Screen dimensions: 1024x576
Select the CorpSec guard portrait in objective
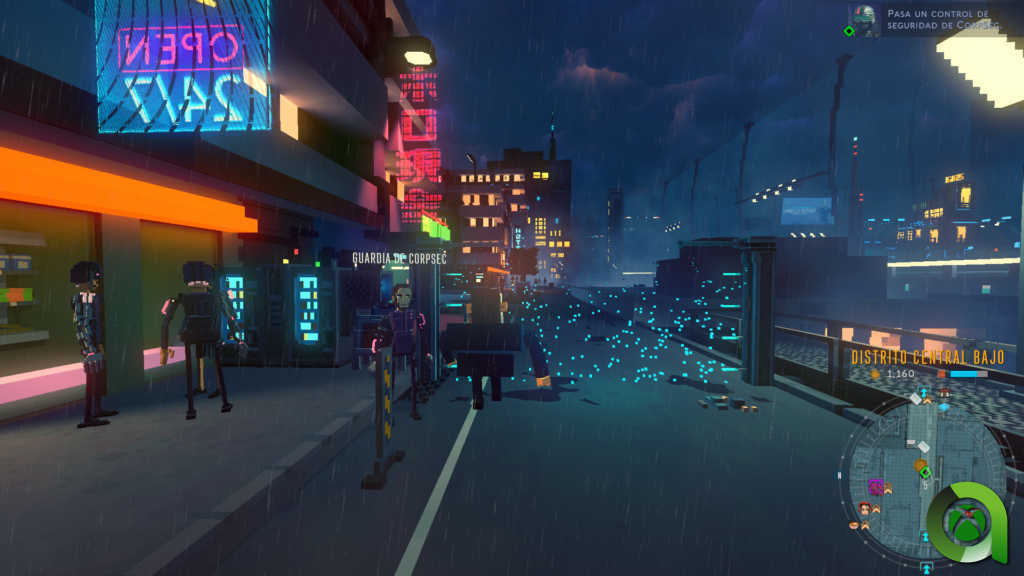(x=863, y=19)
